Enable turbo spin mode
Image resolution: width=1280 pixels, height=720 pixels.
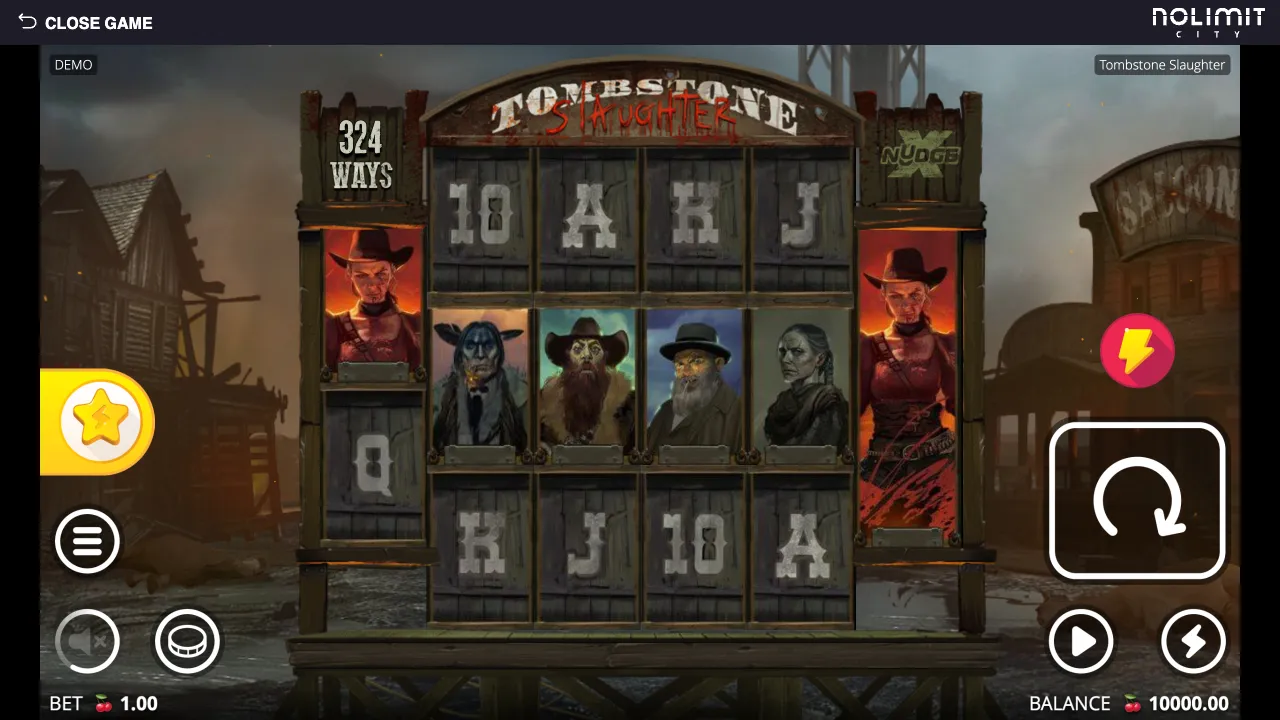(1193, 641)
